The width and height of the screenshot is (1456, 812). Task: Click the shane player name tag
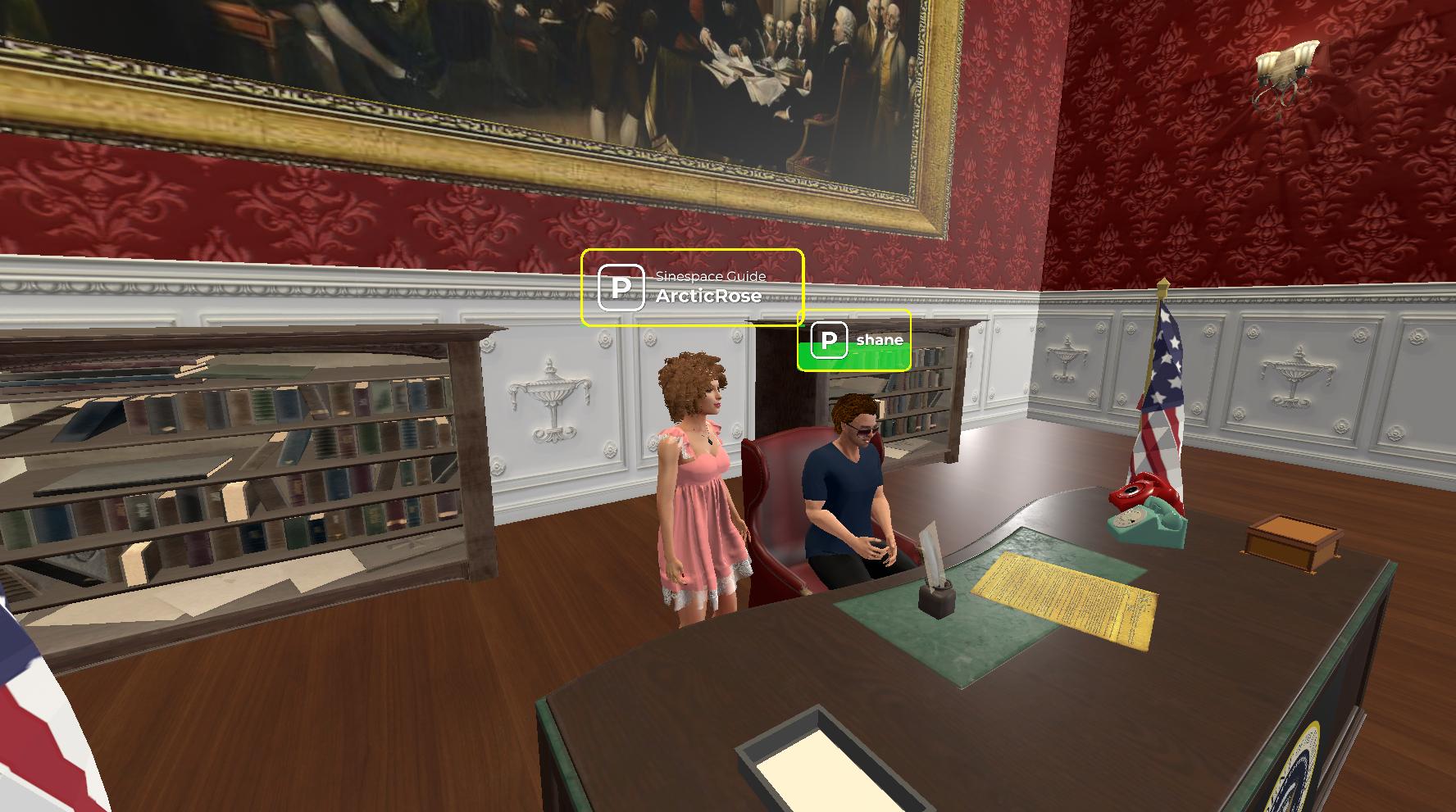point(854,340)
